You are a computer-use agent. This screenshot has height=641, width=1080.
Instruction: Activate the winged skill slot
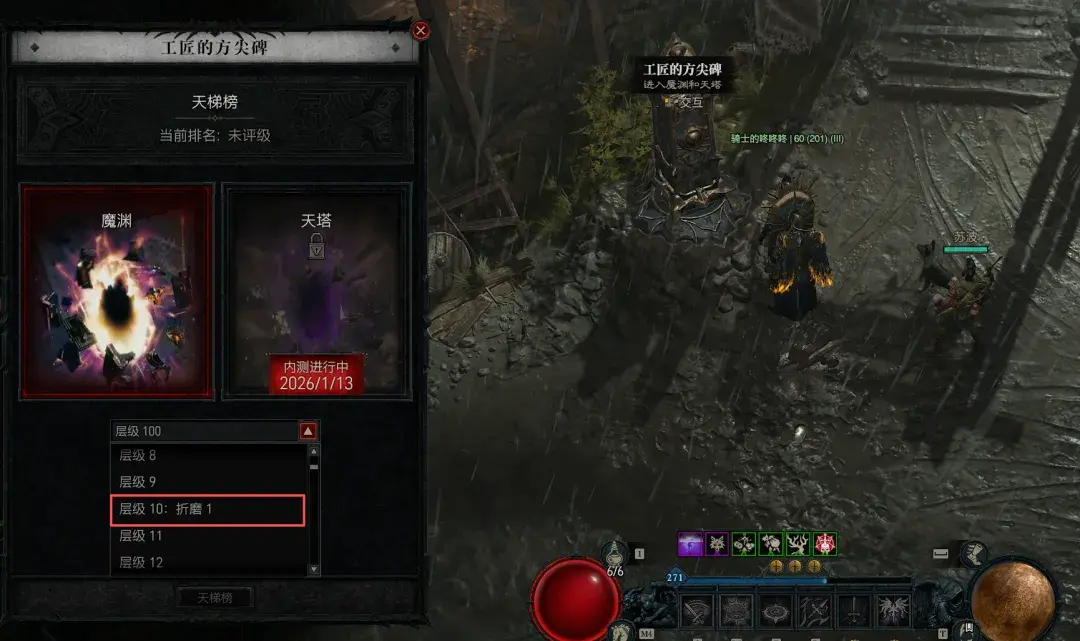coord(892,609)
